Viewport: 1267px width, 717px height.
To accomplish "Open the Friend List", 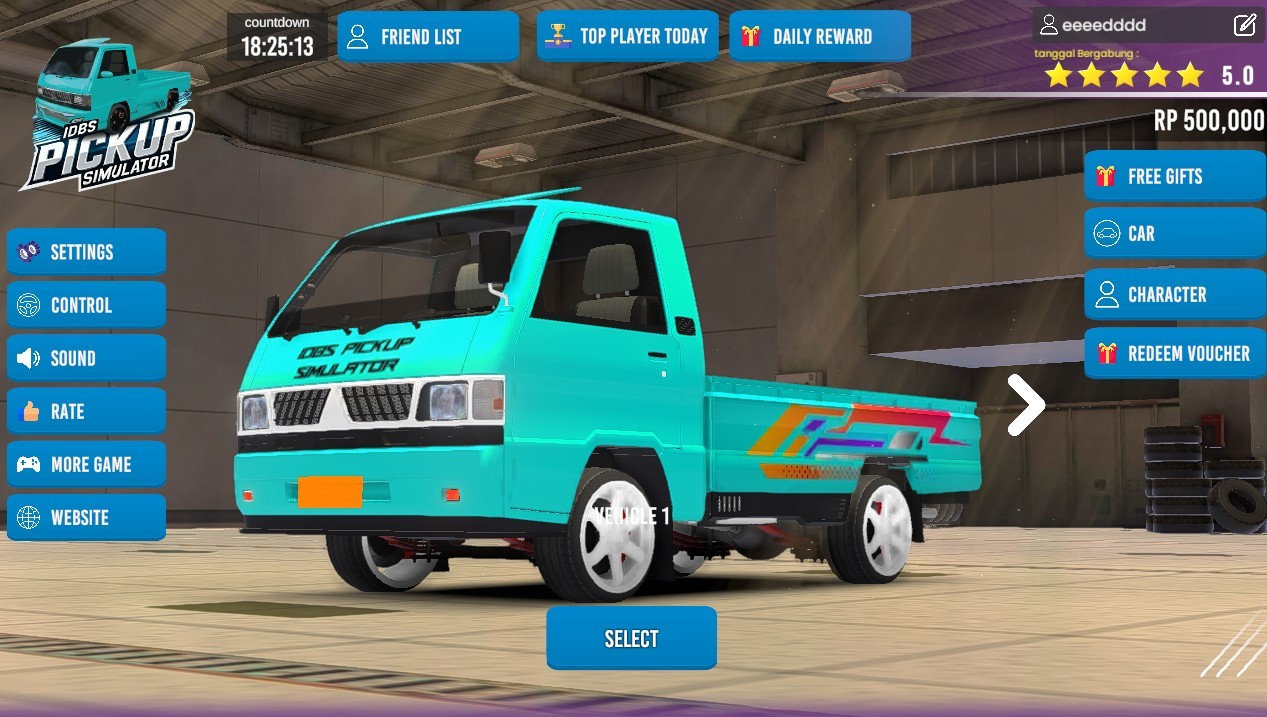I will point(427,37).
